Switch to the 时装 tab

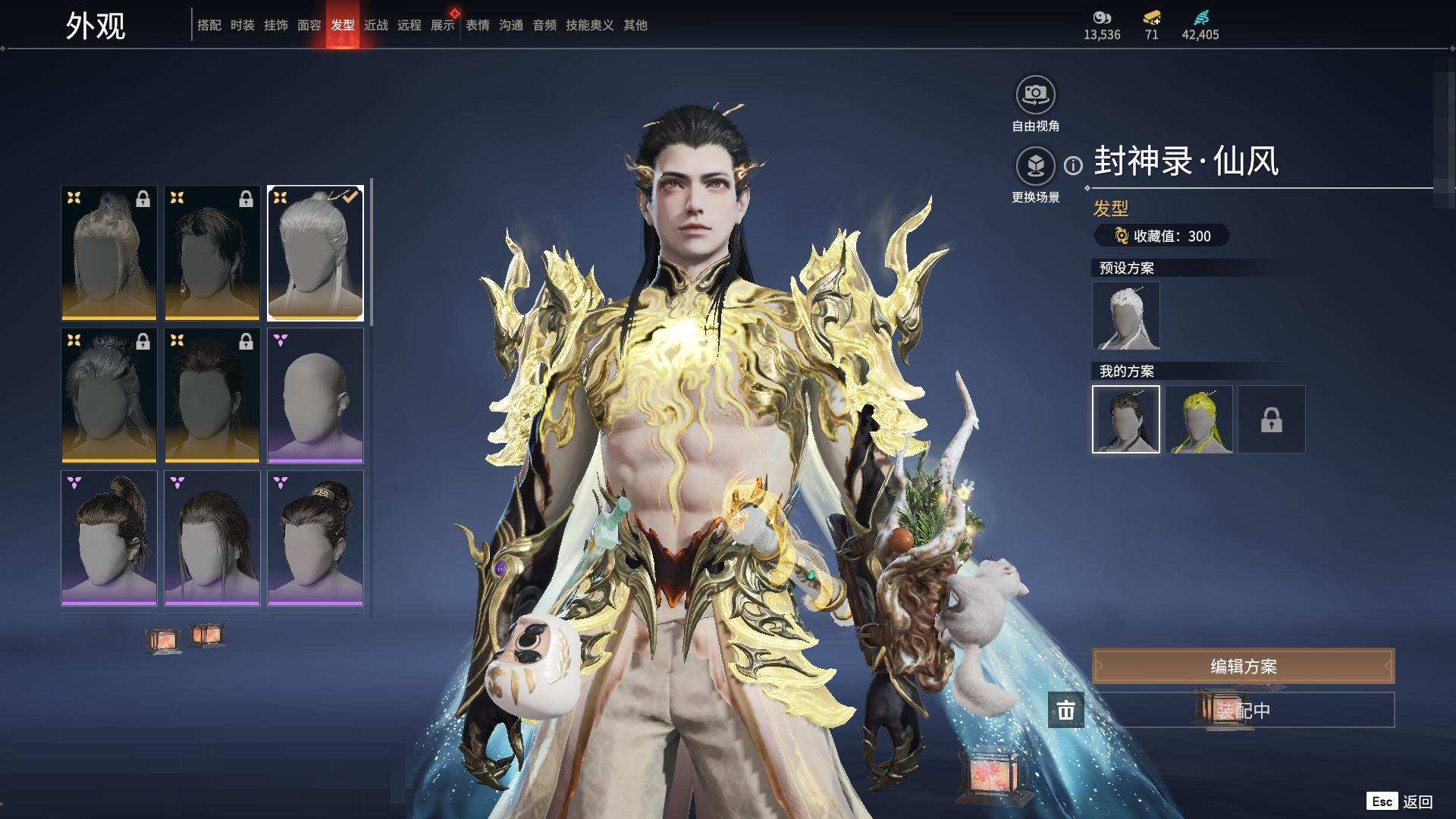point(243,25)
